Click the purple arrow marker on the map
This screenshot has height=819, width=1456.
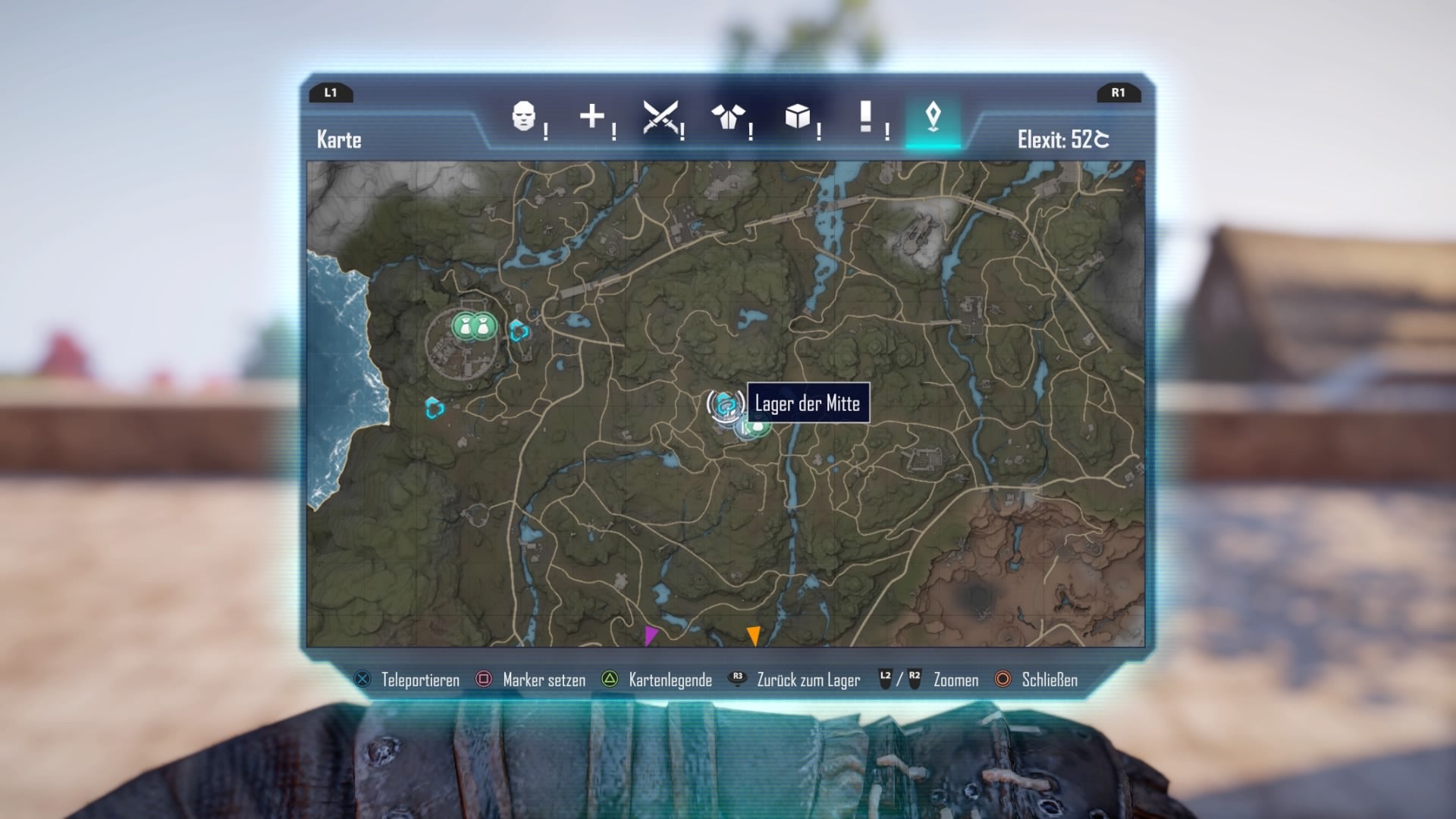pyautogui.click(x=651, y=635)
